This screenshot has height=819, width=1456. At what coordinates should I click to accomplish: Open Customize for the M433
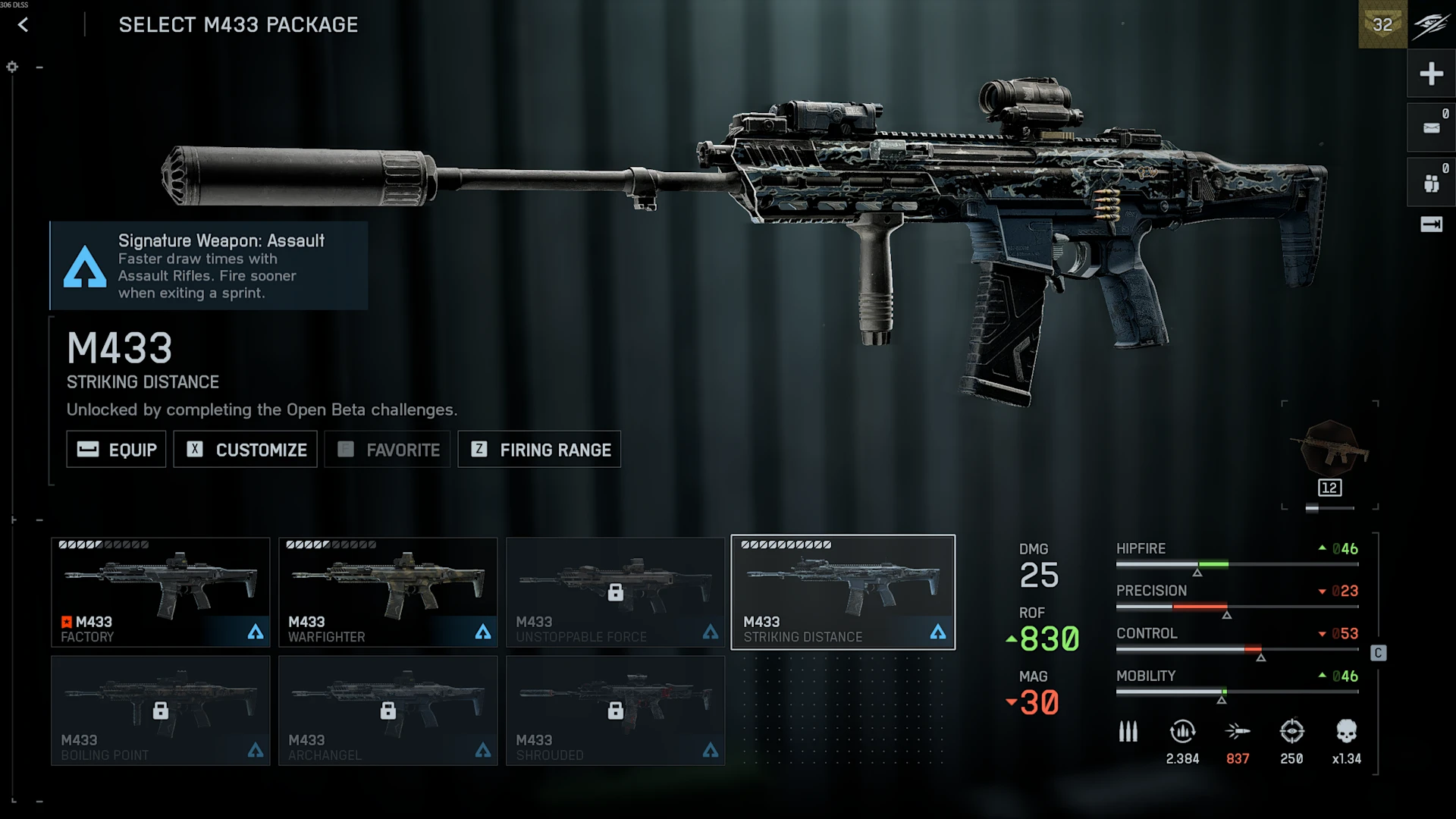pos(245,450)
